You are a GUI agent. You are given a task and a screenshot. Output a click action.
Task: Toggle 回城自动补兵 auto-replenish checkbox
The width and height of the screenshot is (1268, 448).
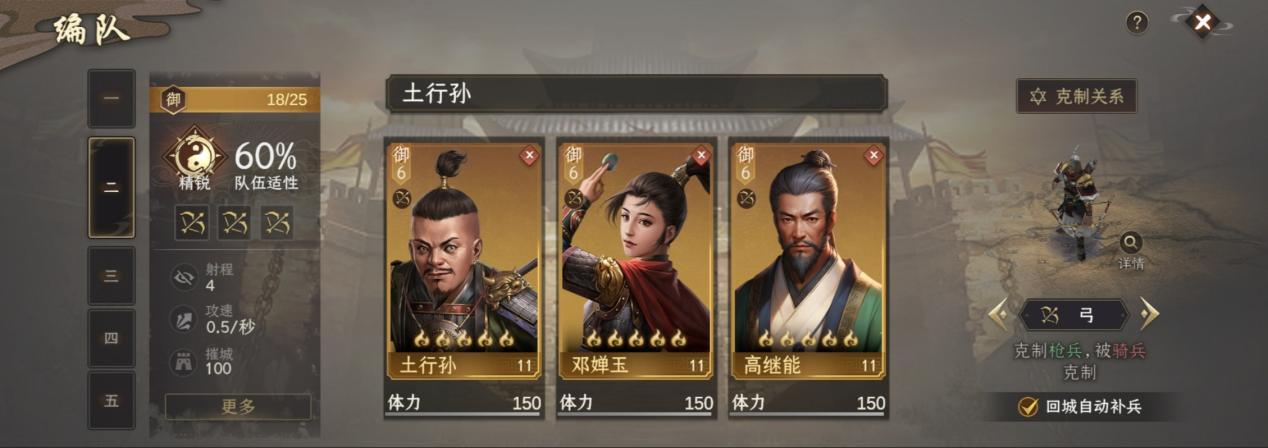click(x=1027, y=406)
